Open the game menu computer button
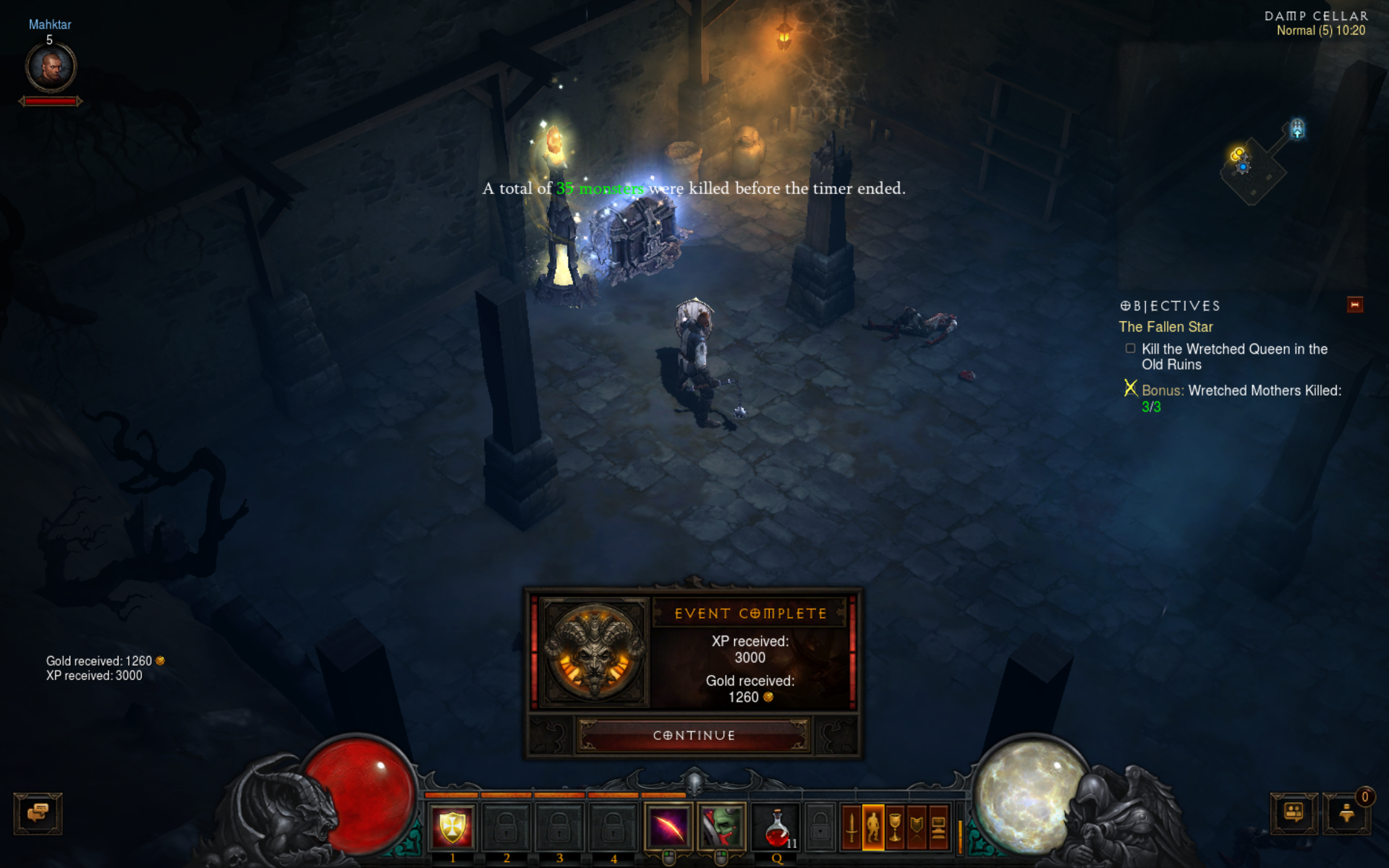The height and width of the screenshot is (868, 1389). pyautogui.click(x=938, y=826)
